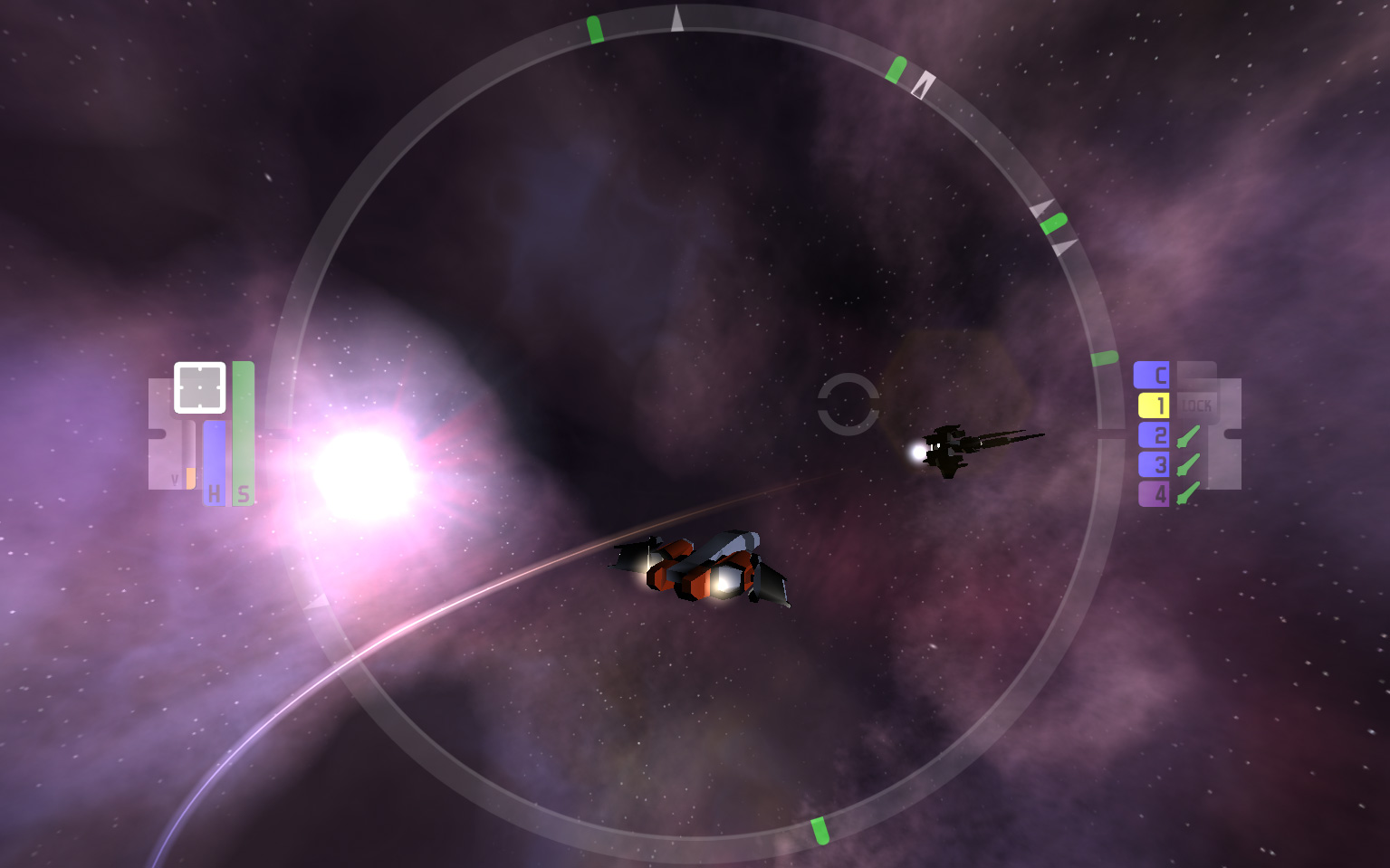Image resolution: width=1390 pixels, height=868 pixels.
Task: Toggle the purple weapon slot 4
Action: coord(1154,493)
